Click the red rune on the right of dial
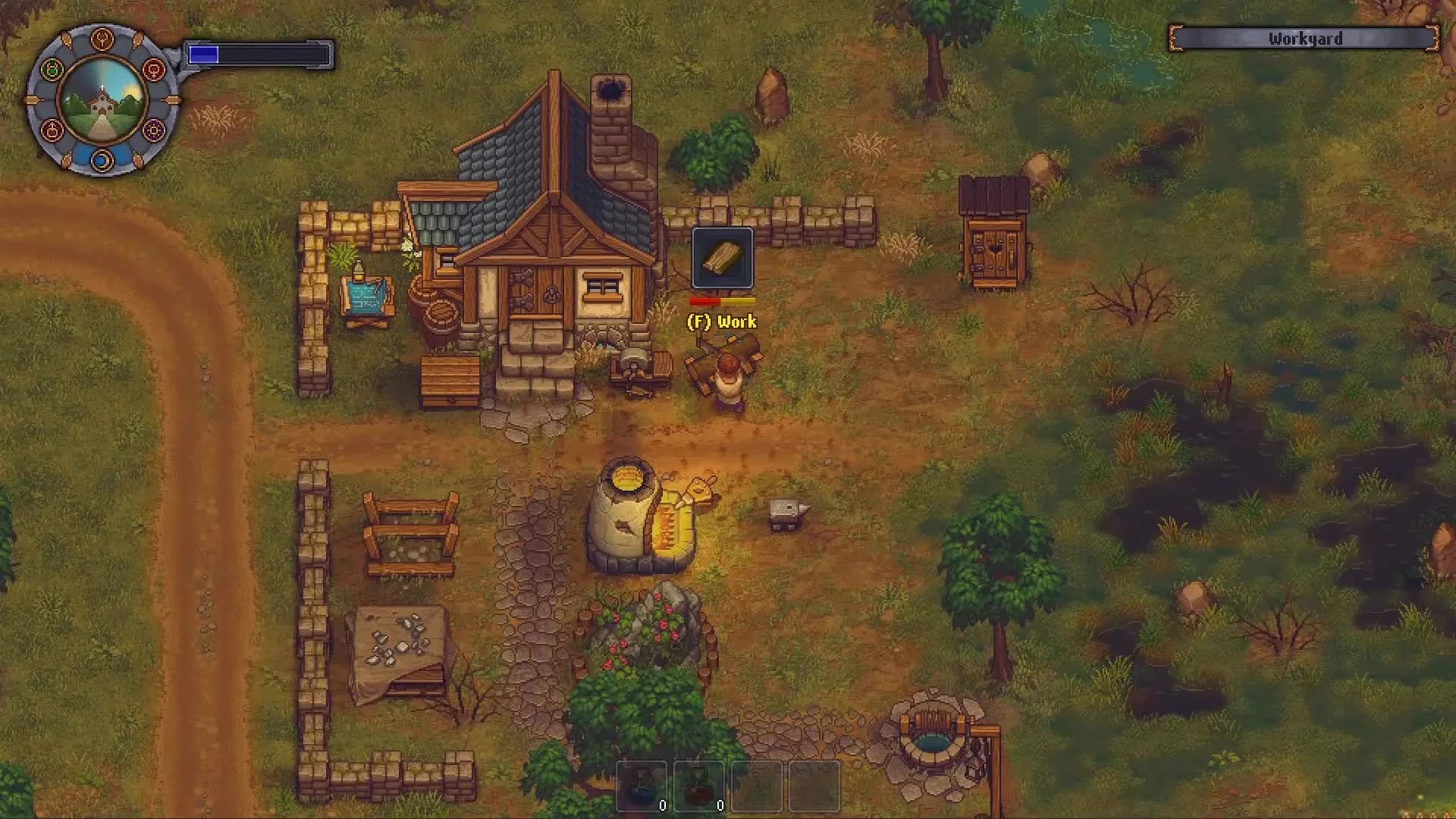 click(153, 69)
